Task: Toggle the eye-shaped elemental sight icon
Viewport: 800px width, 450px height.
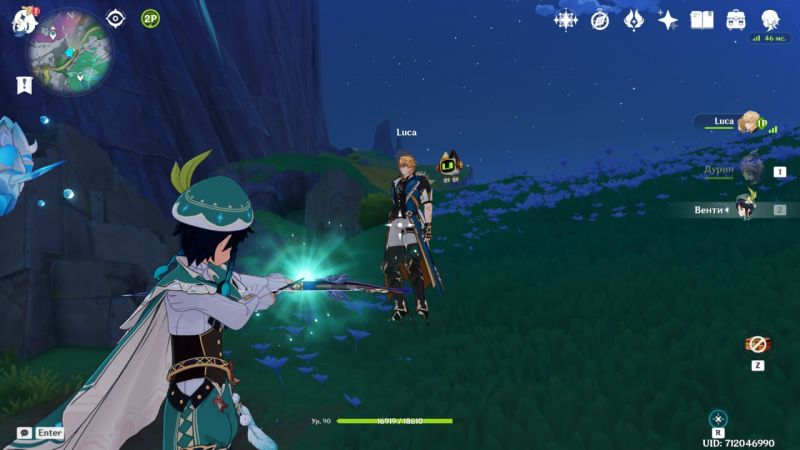Action: (116, 18)
